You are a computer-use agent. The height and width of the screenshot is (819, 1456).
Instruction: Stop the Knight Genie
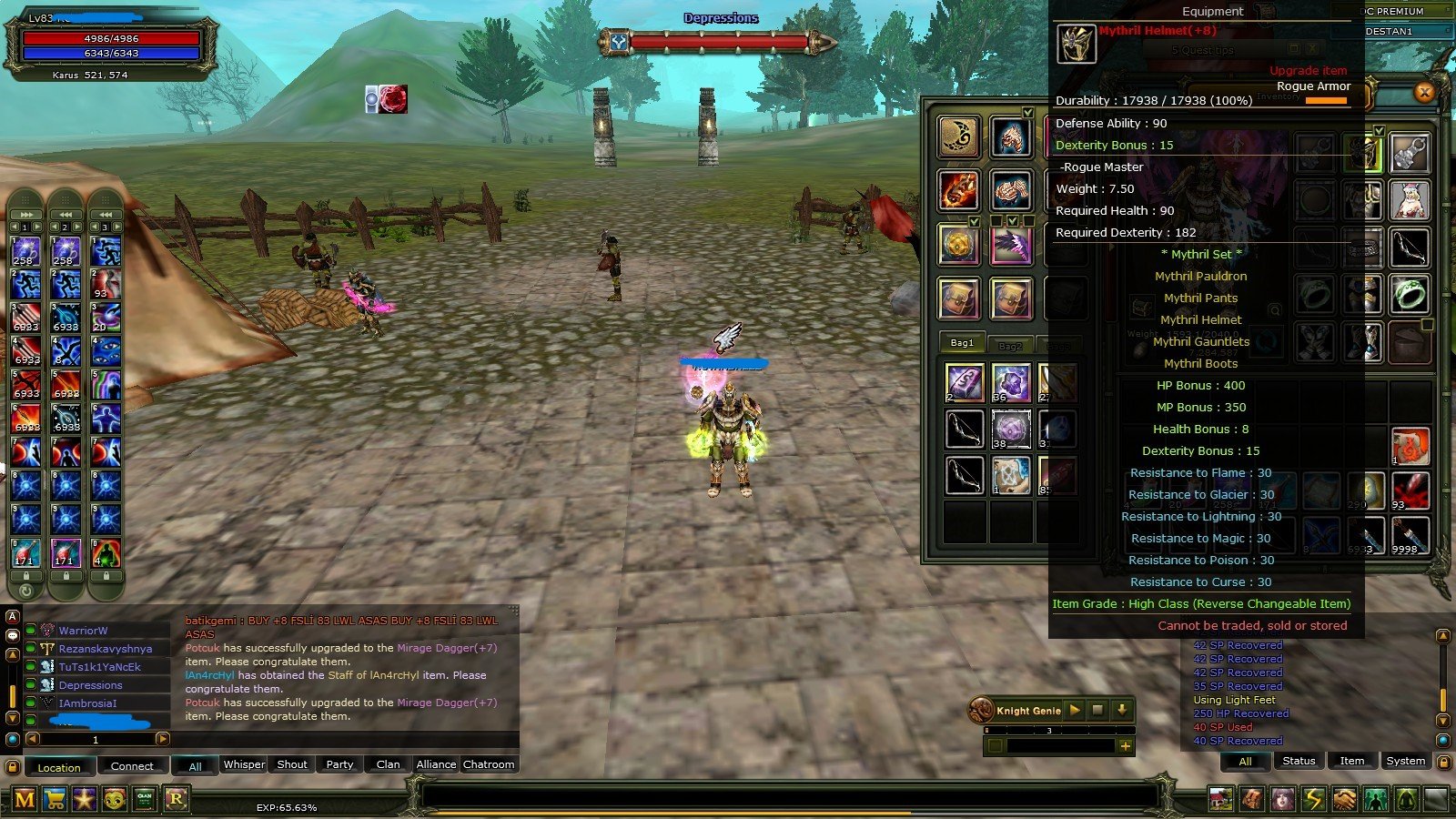1097,710
